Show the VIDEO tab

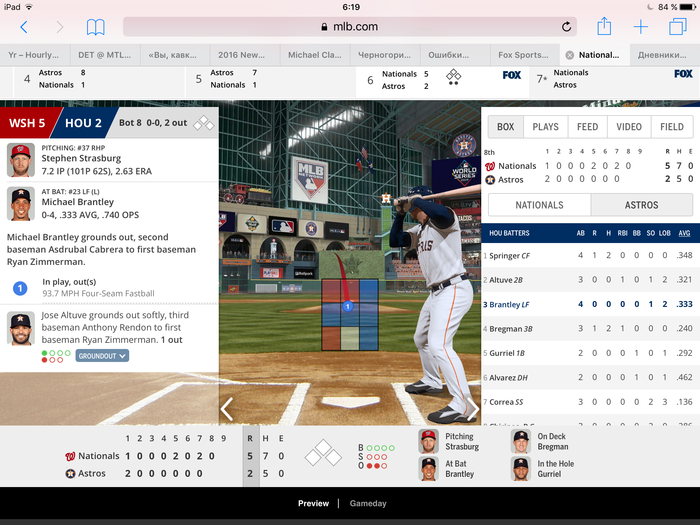[x=629, y=127]
